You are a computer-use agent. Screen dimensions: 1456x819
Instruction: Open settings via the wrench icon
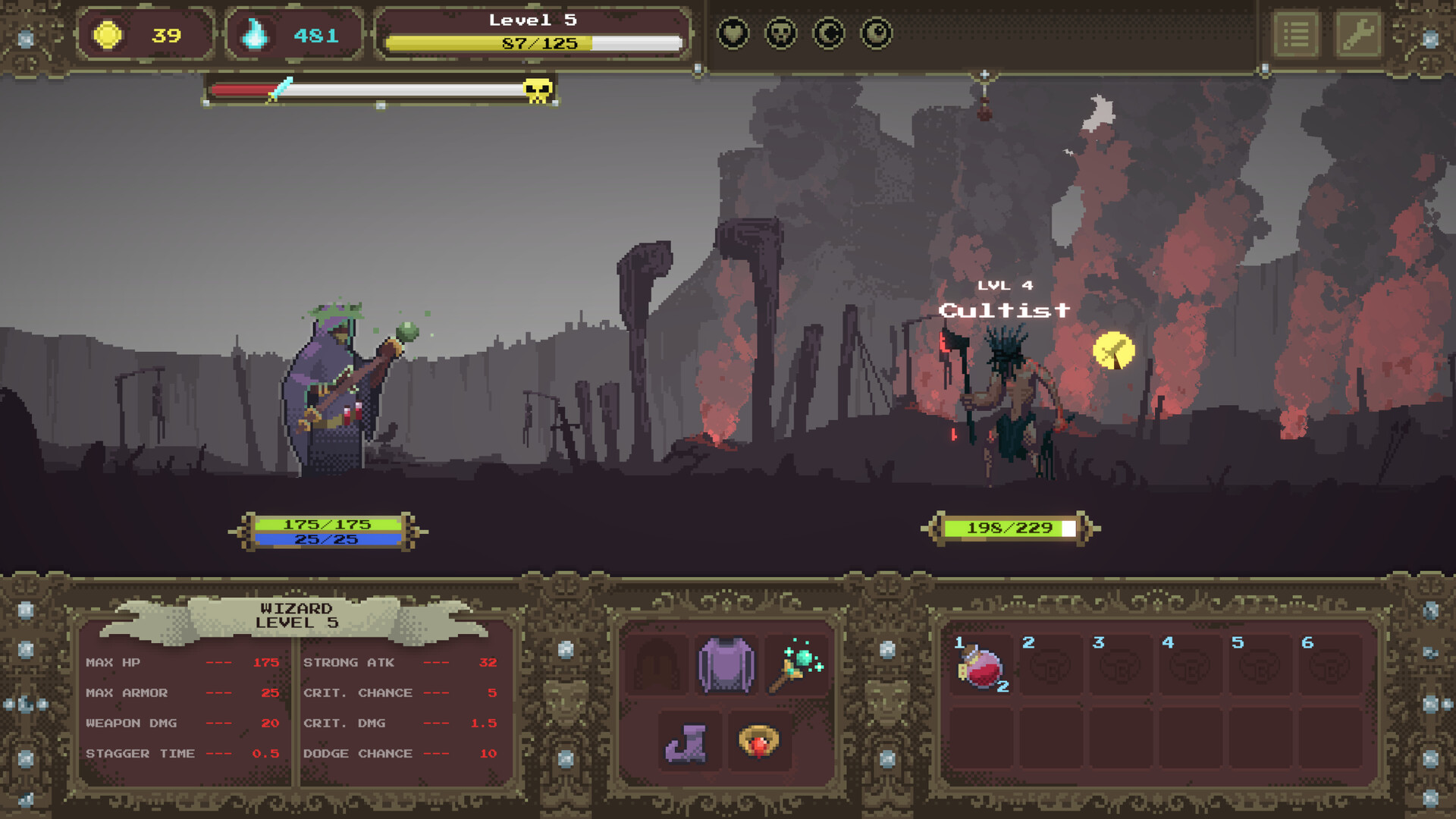coord(1359,33)
